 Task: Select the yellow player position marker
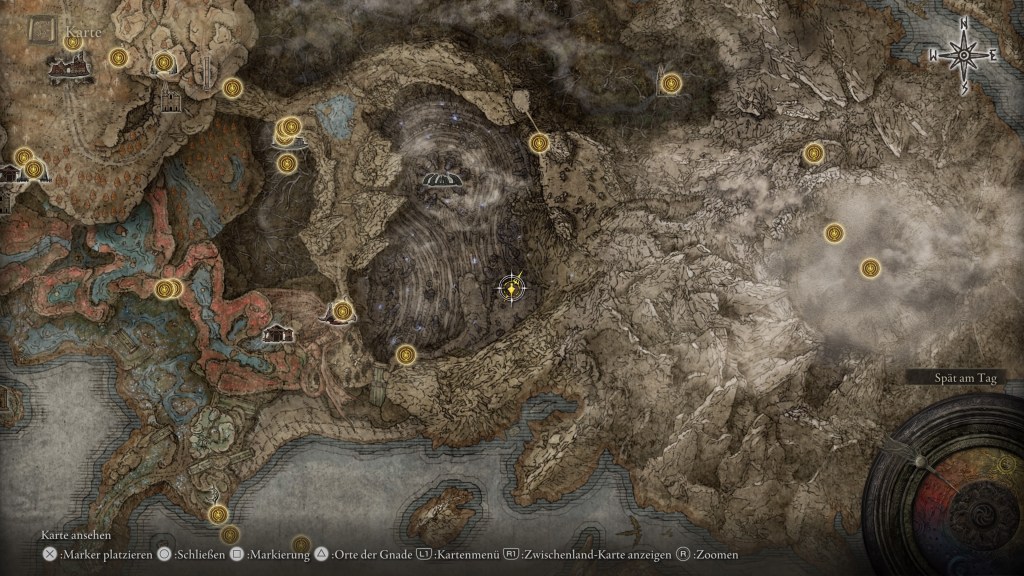pos(512,288)
